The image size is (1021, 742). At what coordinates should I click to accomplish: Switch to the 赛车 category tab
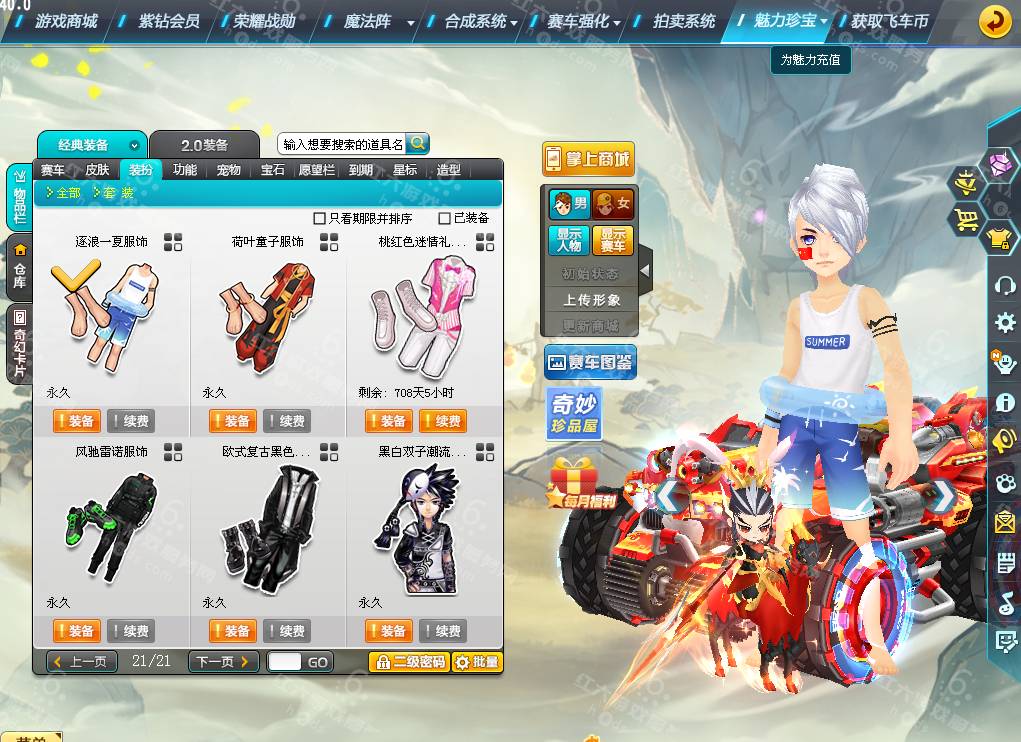(x=53, y=170)
